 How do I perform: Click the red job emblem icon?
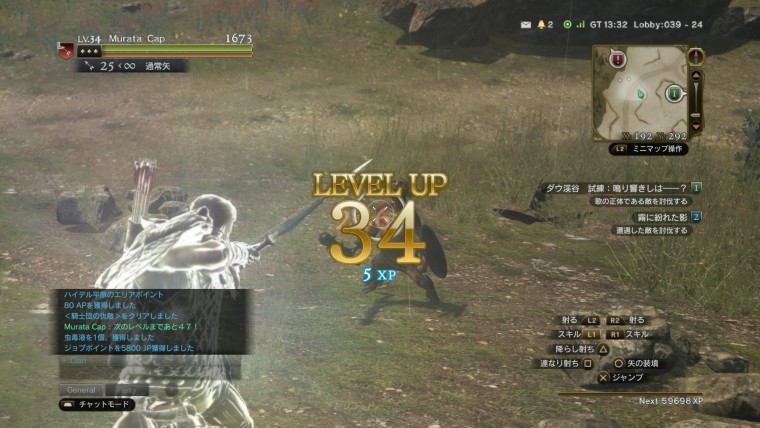[x=67, y=50]
